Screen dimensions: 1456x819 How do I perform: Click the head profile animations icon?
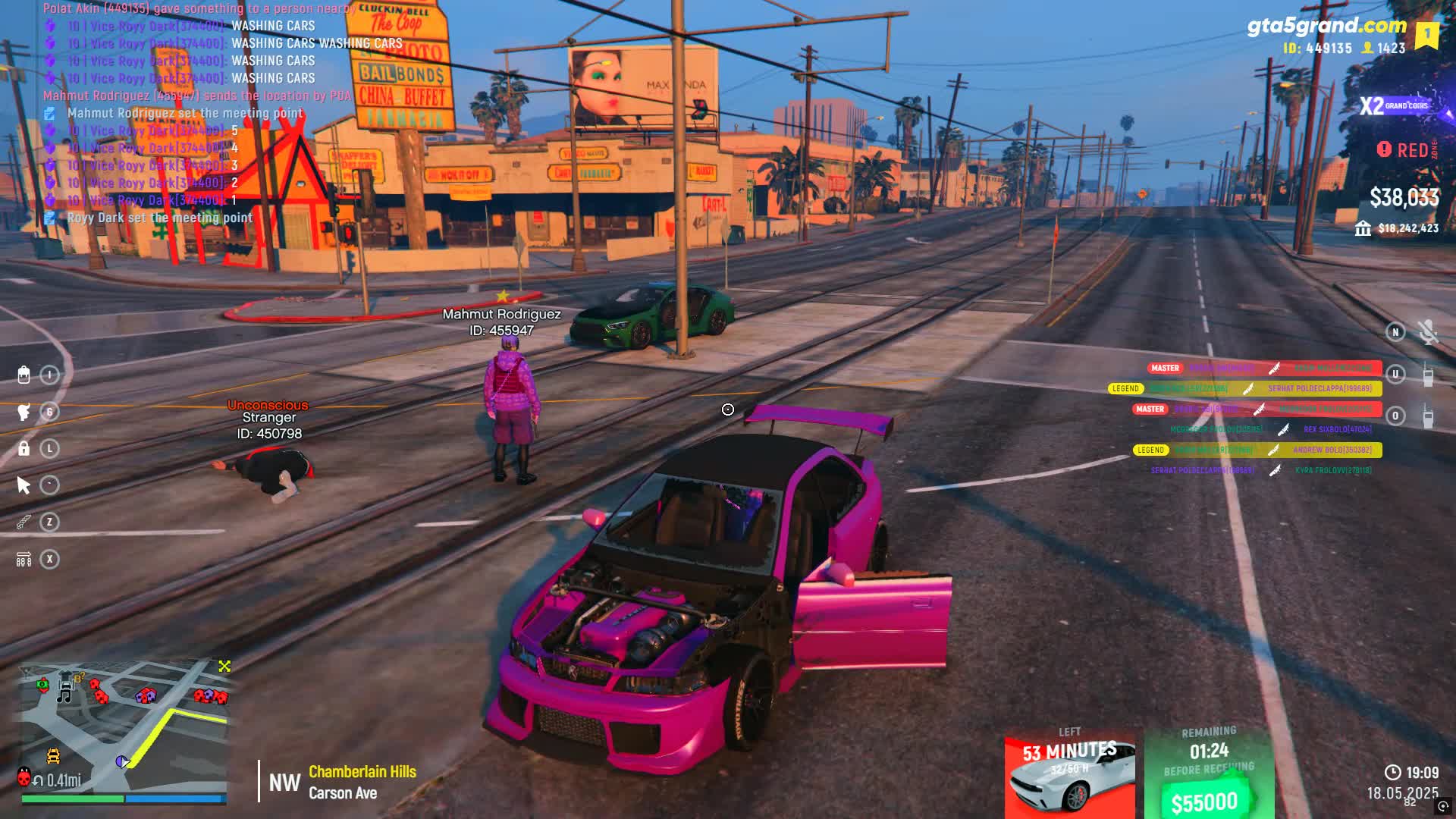(24, 412)
